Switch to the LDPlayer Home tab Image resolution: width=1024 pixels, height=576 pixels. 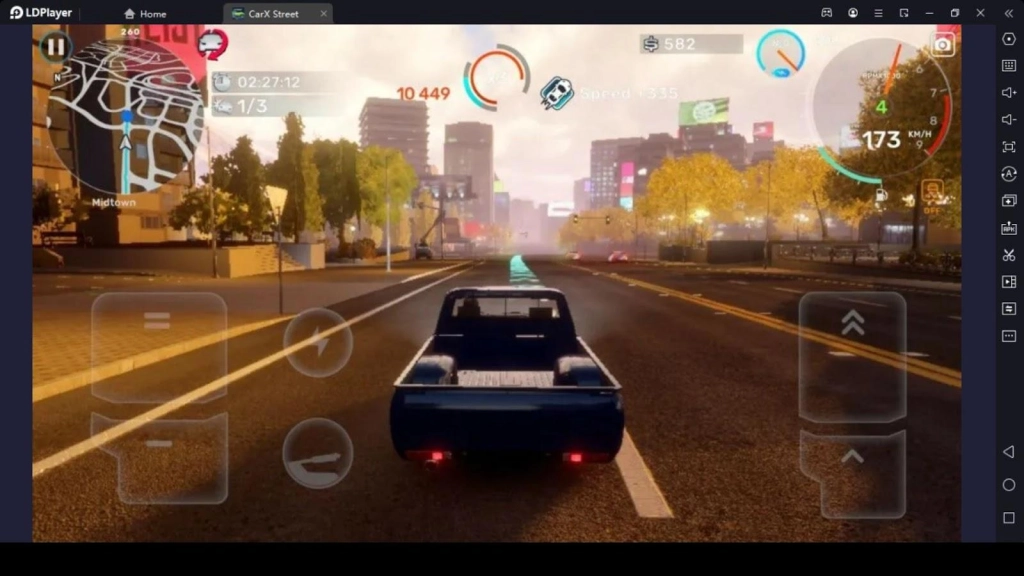click(x=145, y=14)
